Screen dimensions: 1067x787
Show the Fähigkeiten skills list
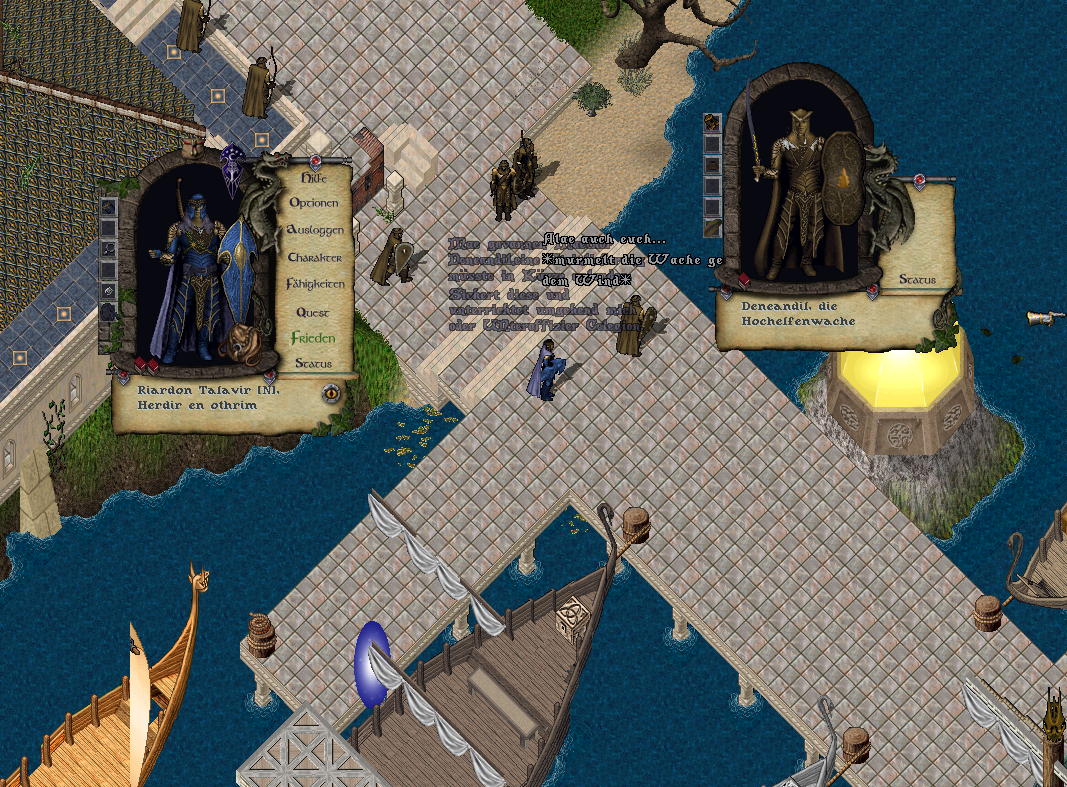[316, 285]
